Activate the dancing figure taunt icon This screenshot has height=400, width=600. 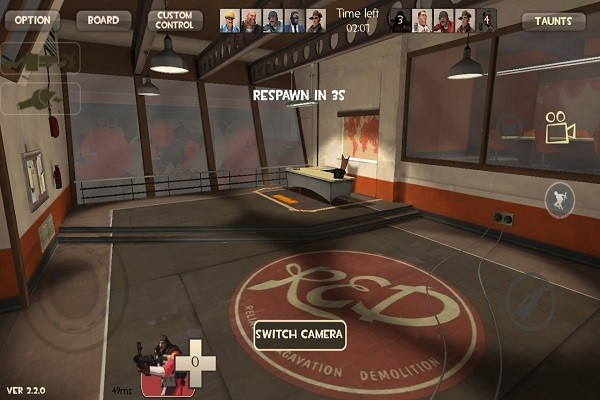tap(558, 200)
